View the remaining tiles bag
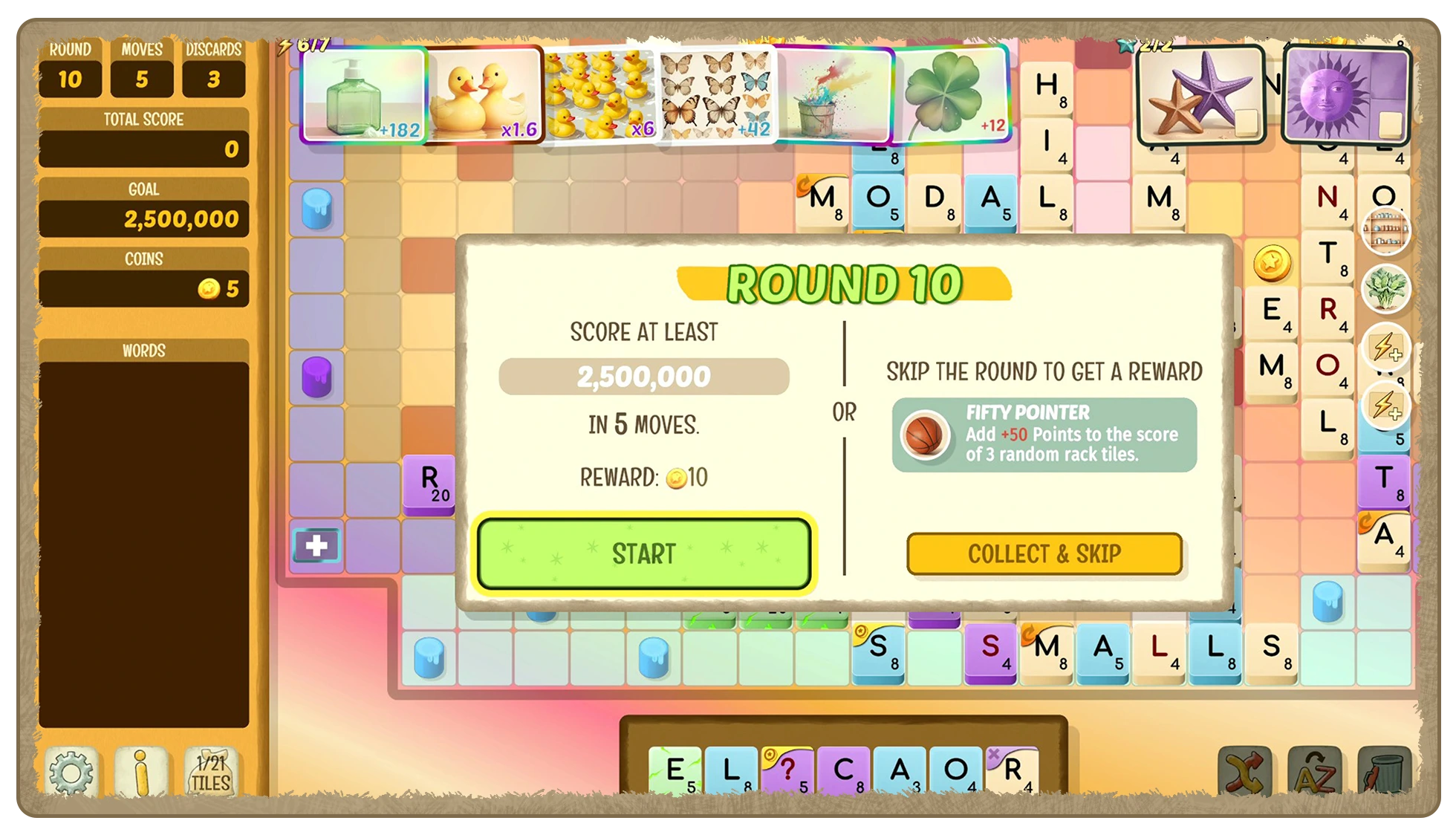The height and width of the screenshot is (835, 1456). click(x=211, y=773)
